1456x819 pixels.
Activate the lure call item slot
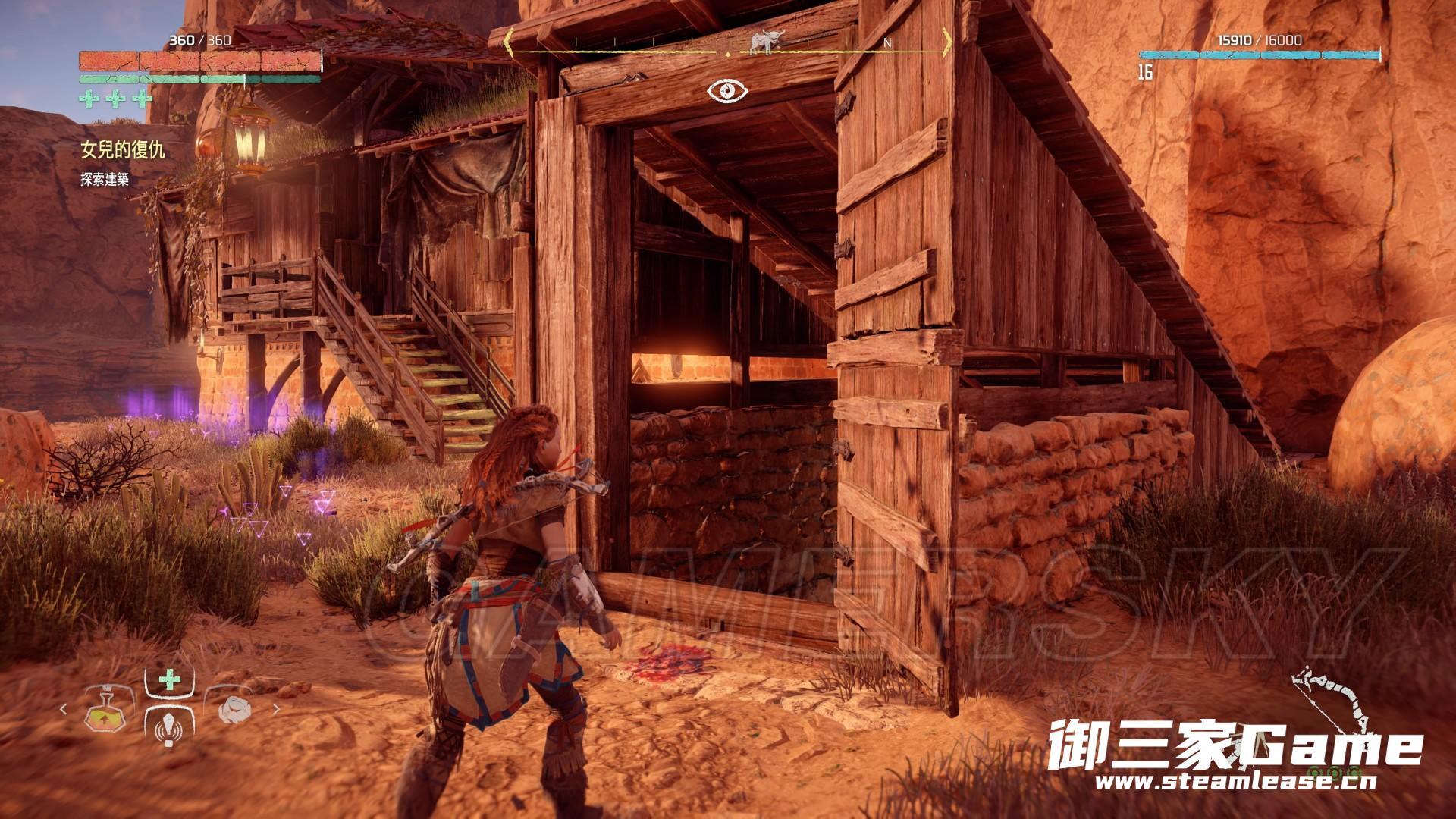(168, 728)
